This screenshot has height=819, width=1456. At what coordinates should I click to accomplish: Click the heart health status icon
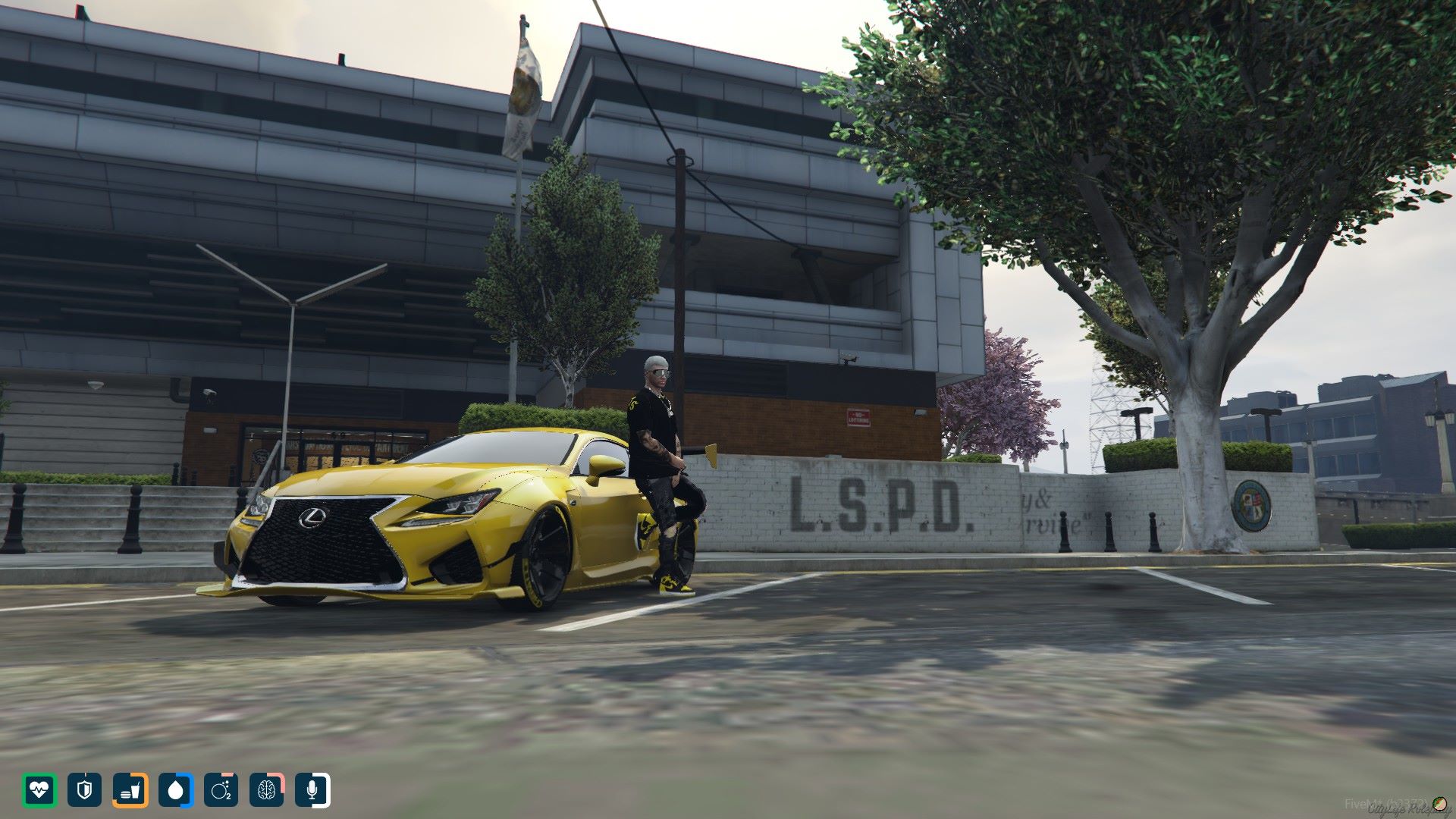click(x=39, y=790)
